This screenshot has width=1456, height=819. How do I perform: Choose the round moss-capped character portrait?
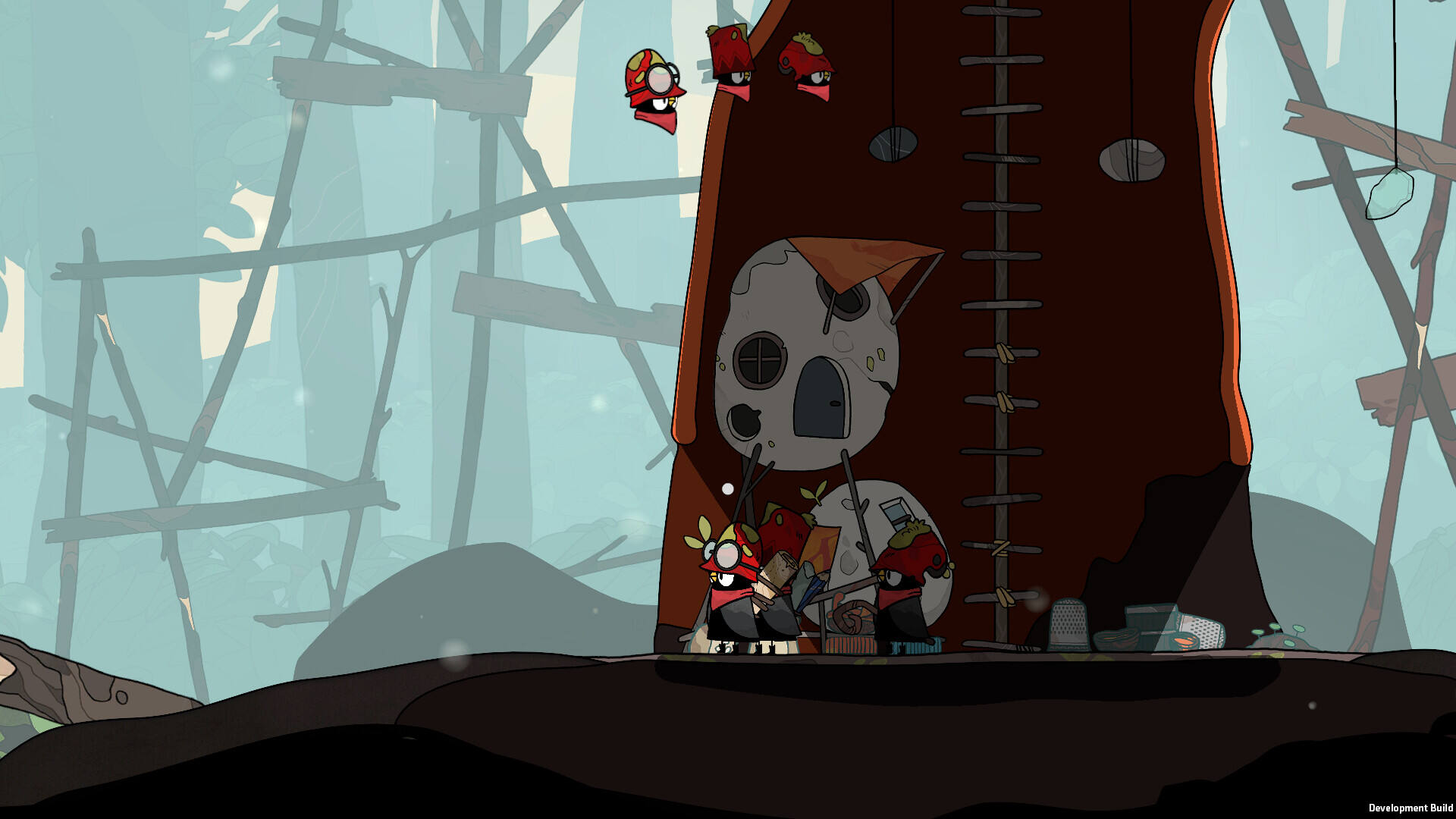pos(808,65)
